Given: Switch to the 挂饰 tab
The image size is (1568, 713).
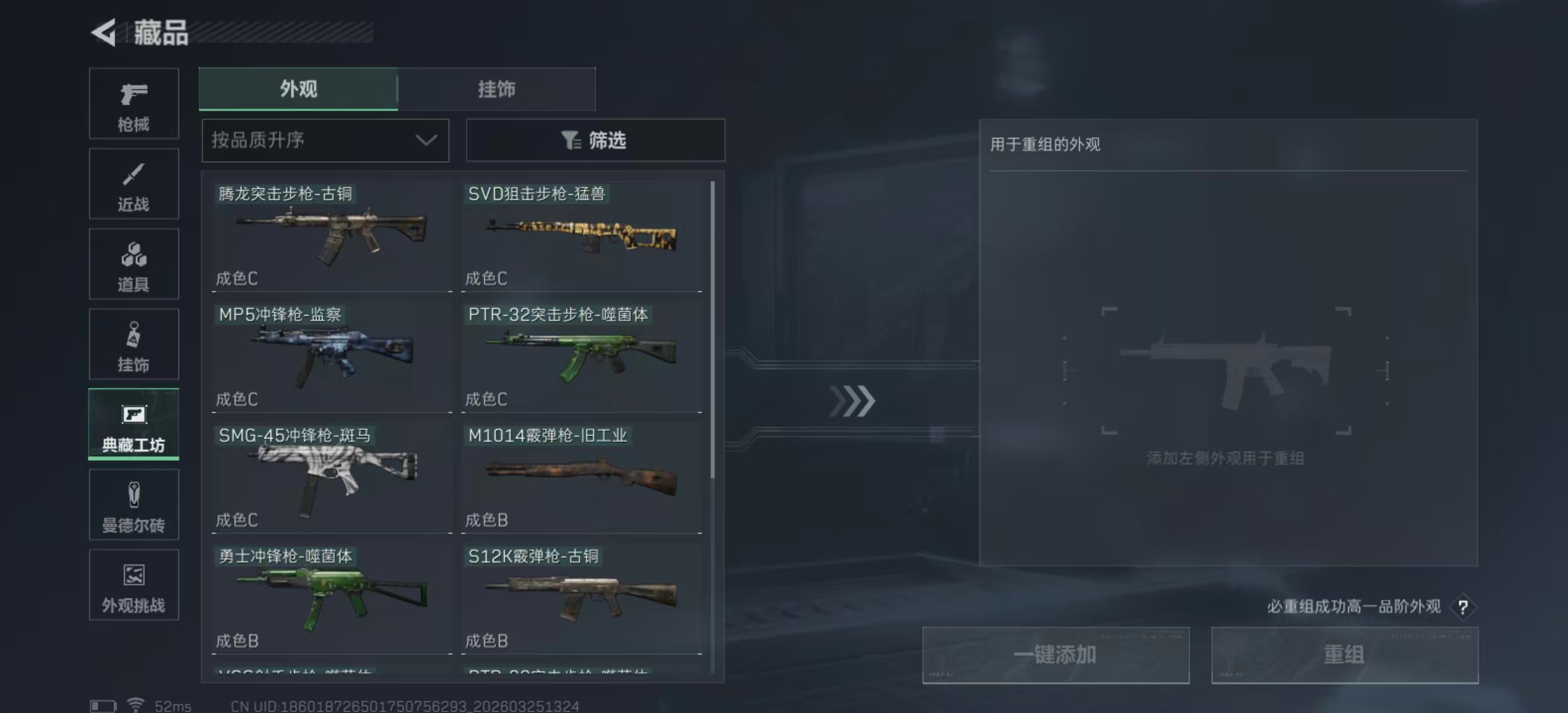Looking at the screenshot, I should [497, 89].
